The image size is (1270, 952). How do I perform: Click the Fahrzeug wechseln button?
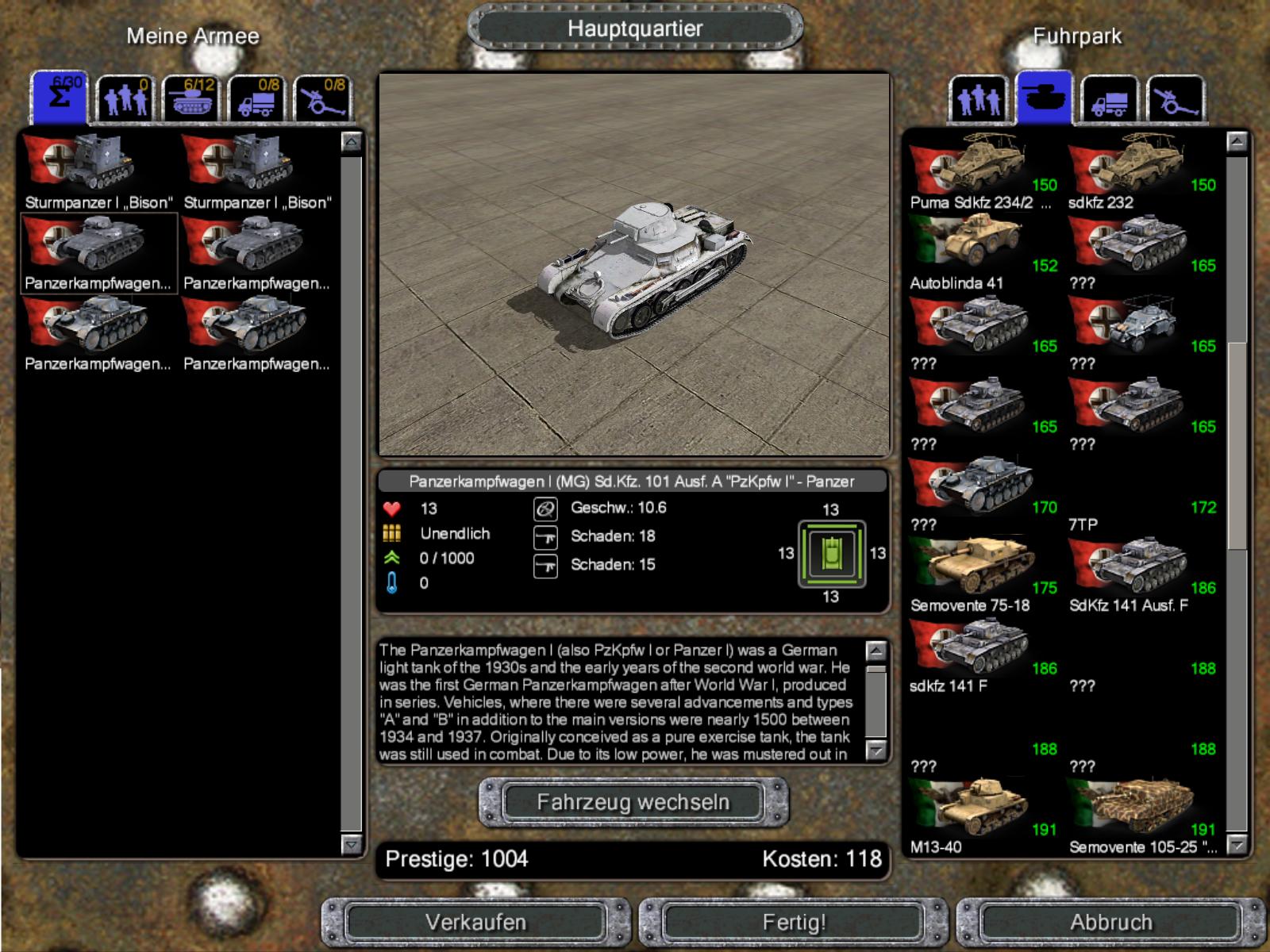pos(633,802)
